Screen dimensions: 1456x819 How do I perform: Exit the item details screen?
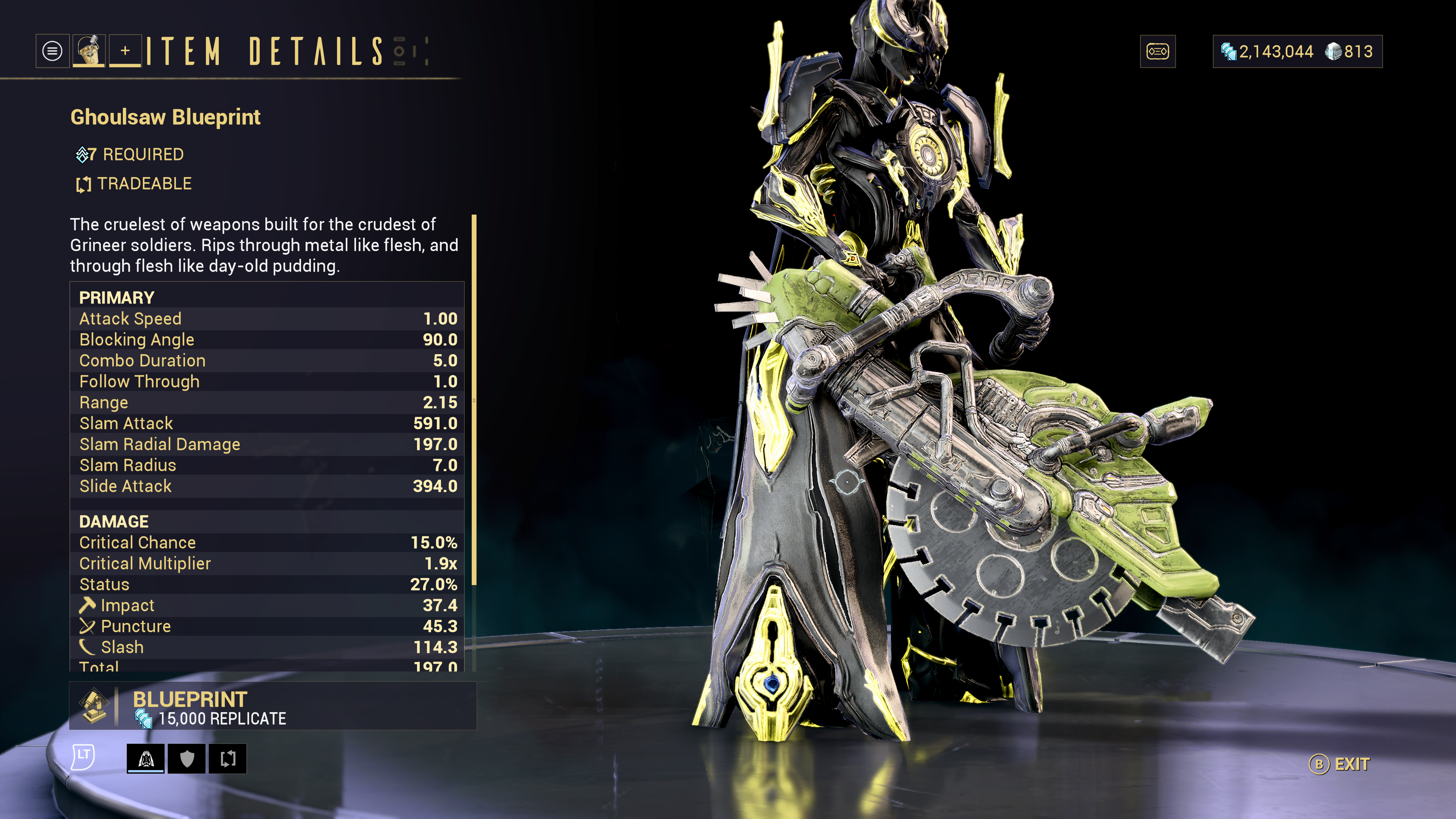click(1340, 764)
